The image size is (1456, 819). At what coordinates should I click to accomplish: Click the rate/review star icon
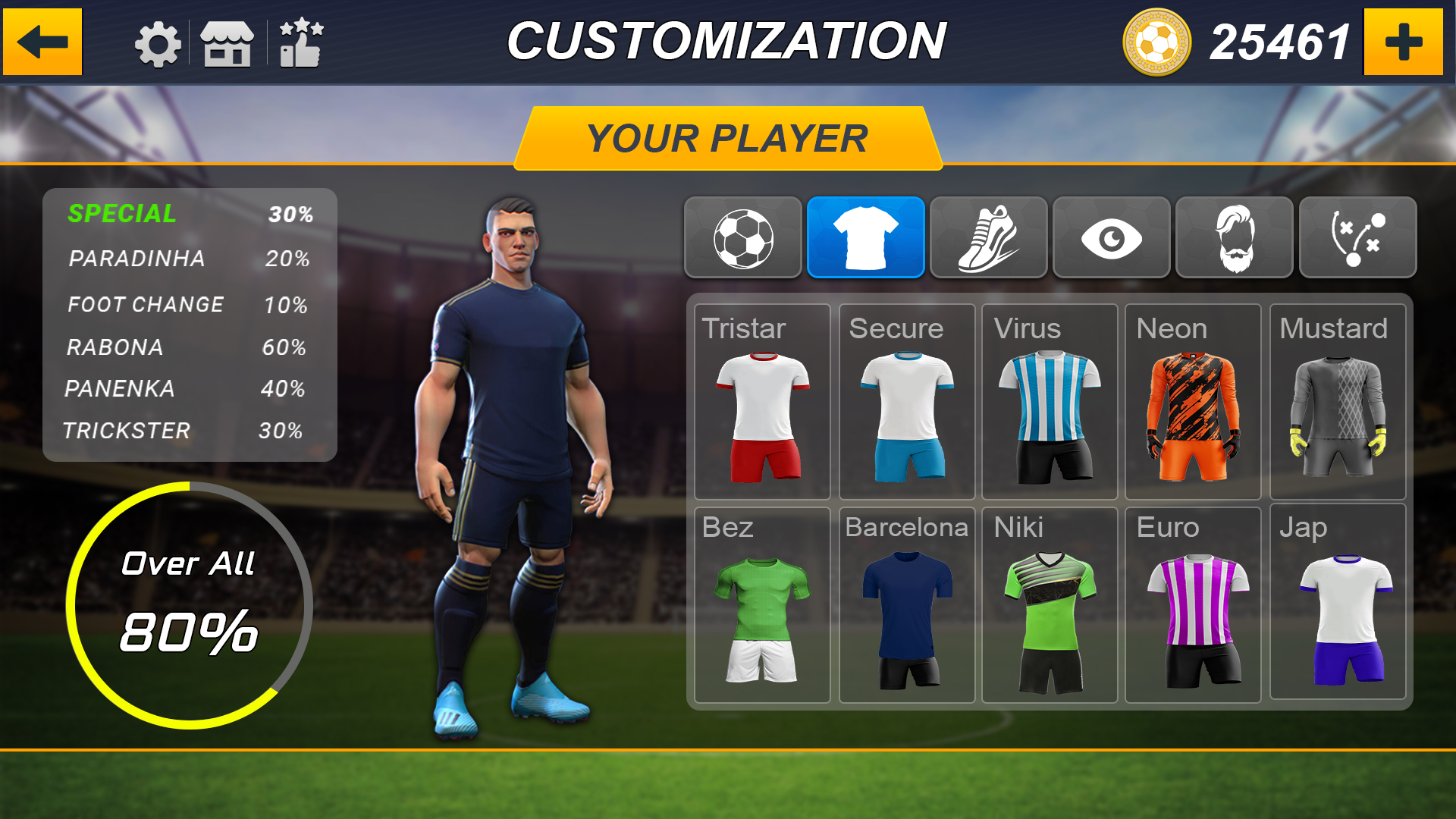coord(302,43)
